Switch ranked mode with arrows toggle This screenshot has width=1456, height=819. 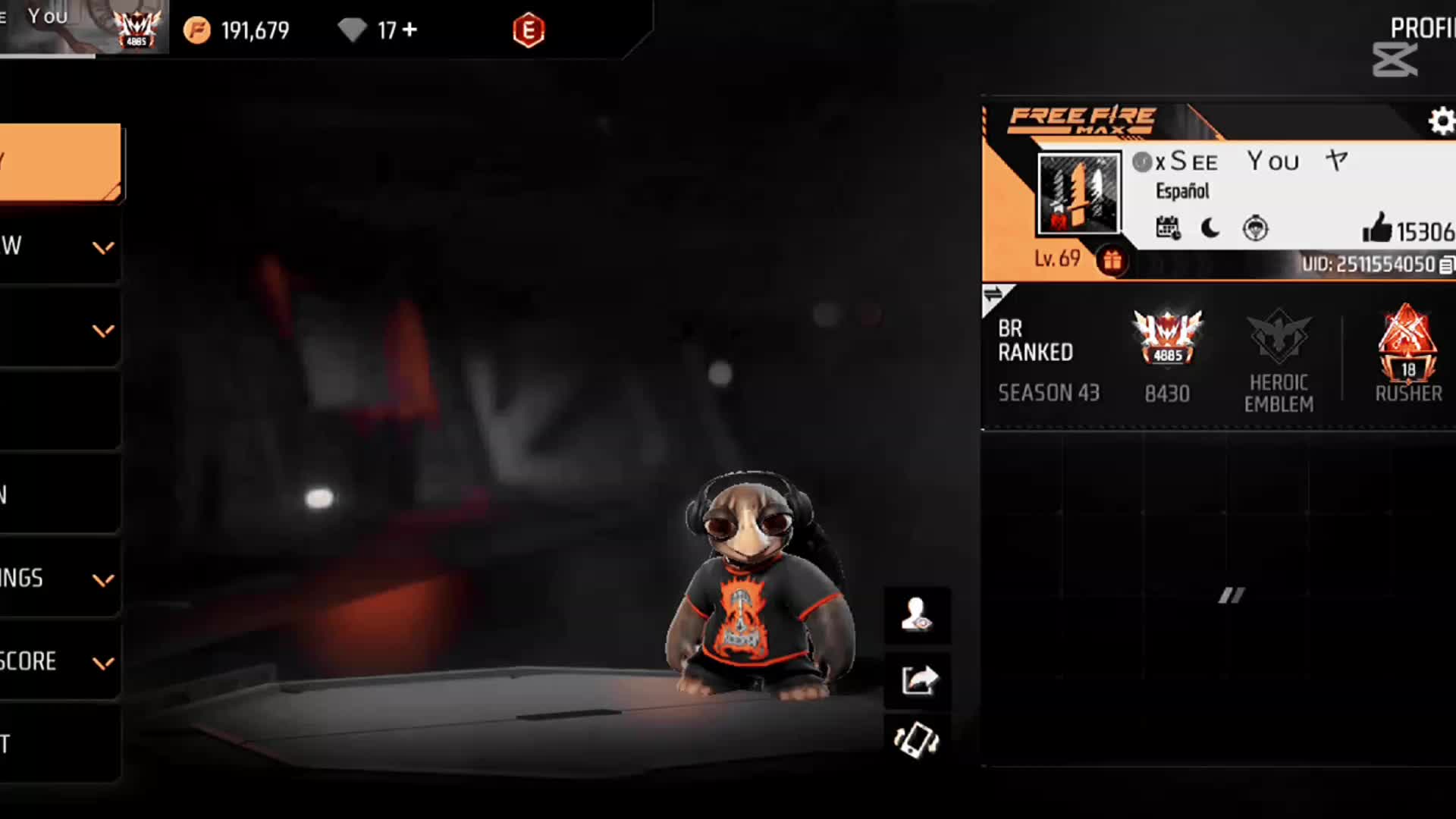point(993,294)
